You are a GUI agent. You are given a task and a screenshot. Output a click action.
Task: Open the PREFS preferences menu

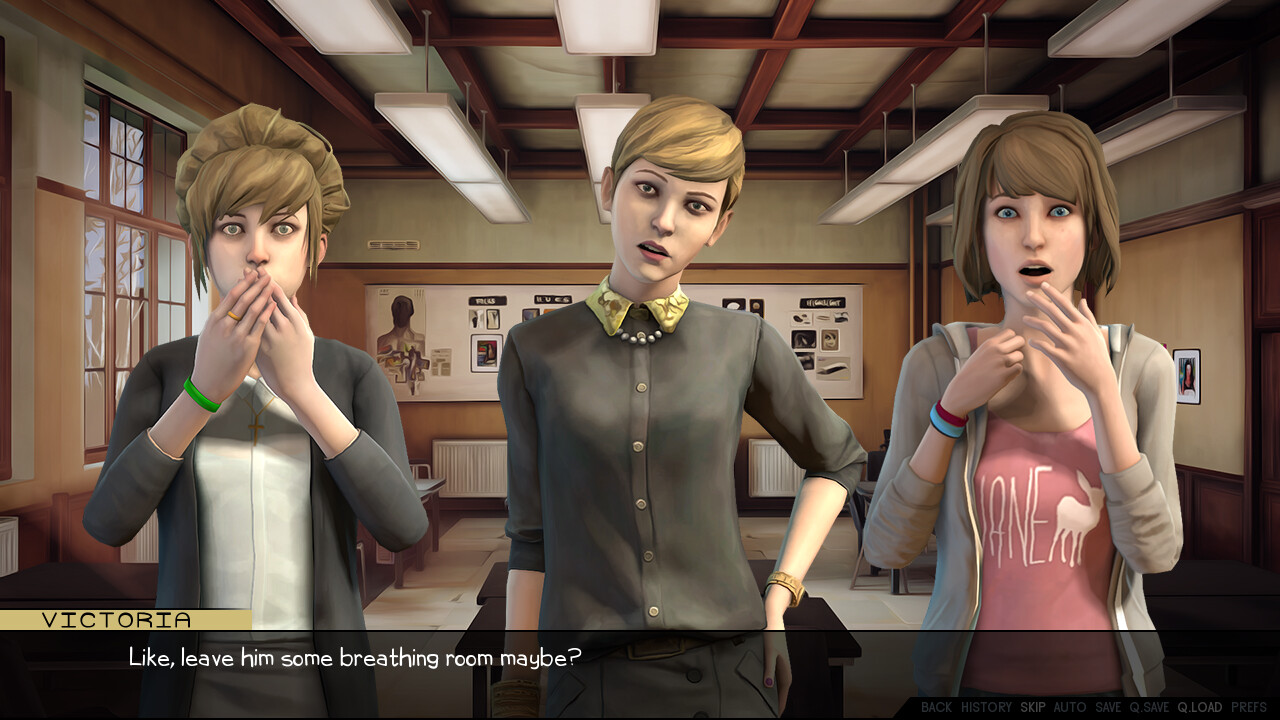point(1249,707)
